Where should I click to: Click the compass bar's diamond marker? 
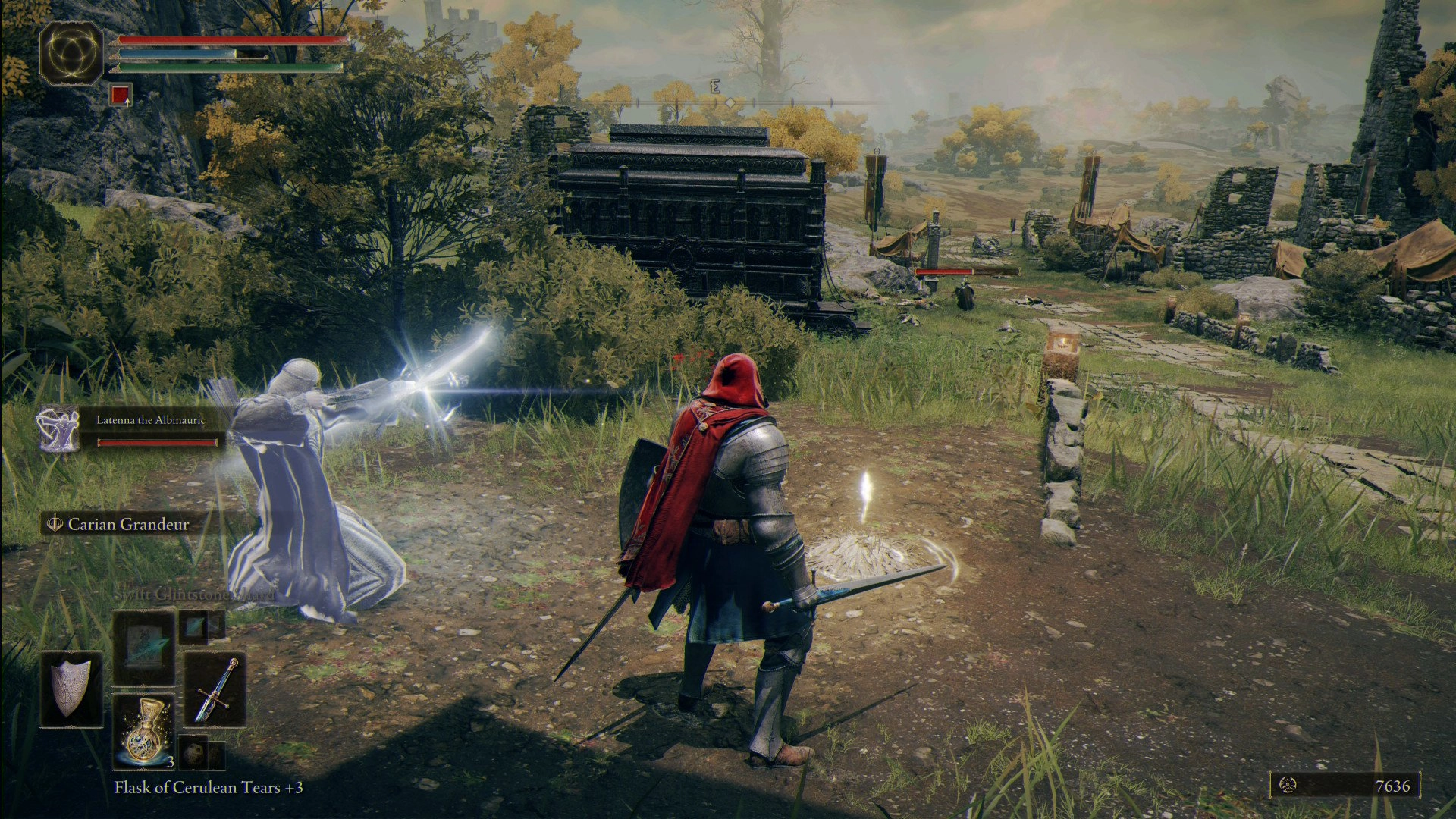730,102
